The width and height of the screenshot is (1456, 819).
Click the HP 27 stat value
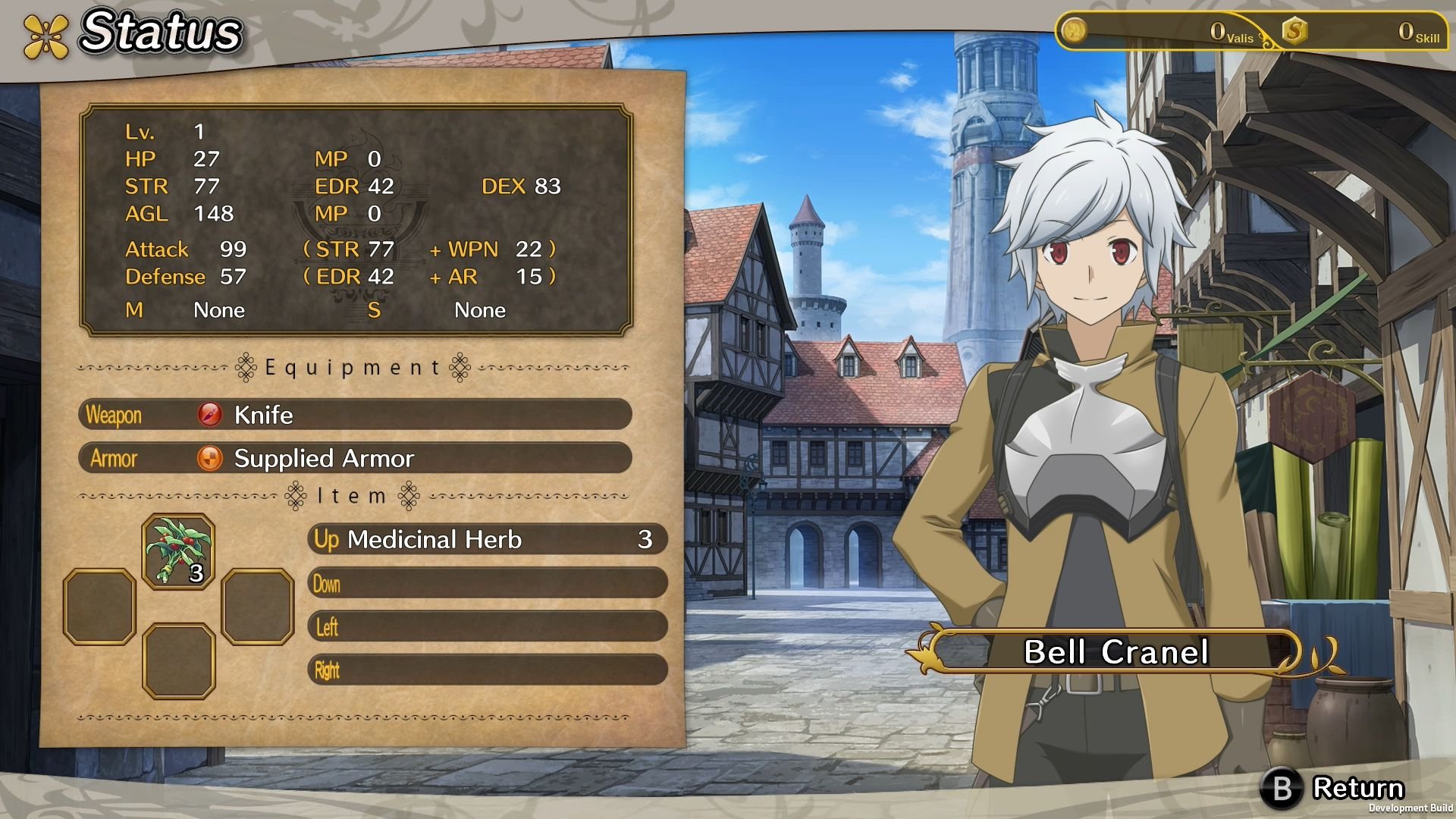tap(206, 158)
